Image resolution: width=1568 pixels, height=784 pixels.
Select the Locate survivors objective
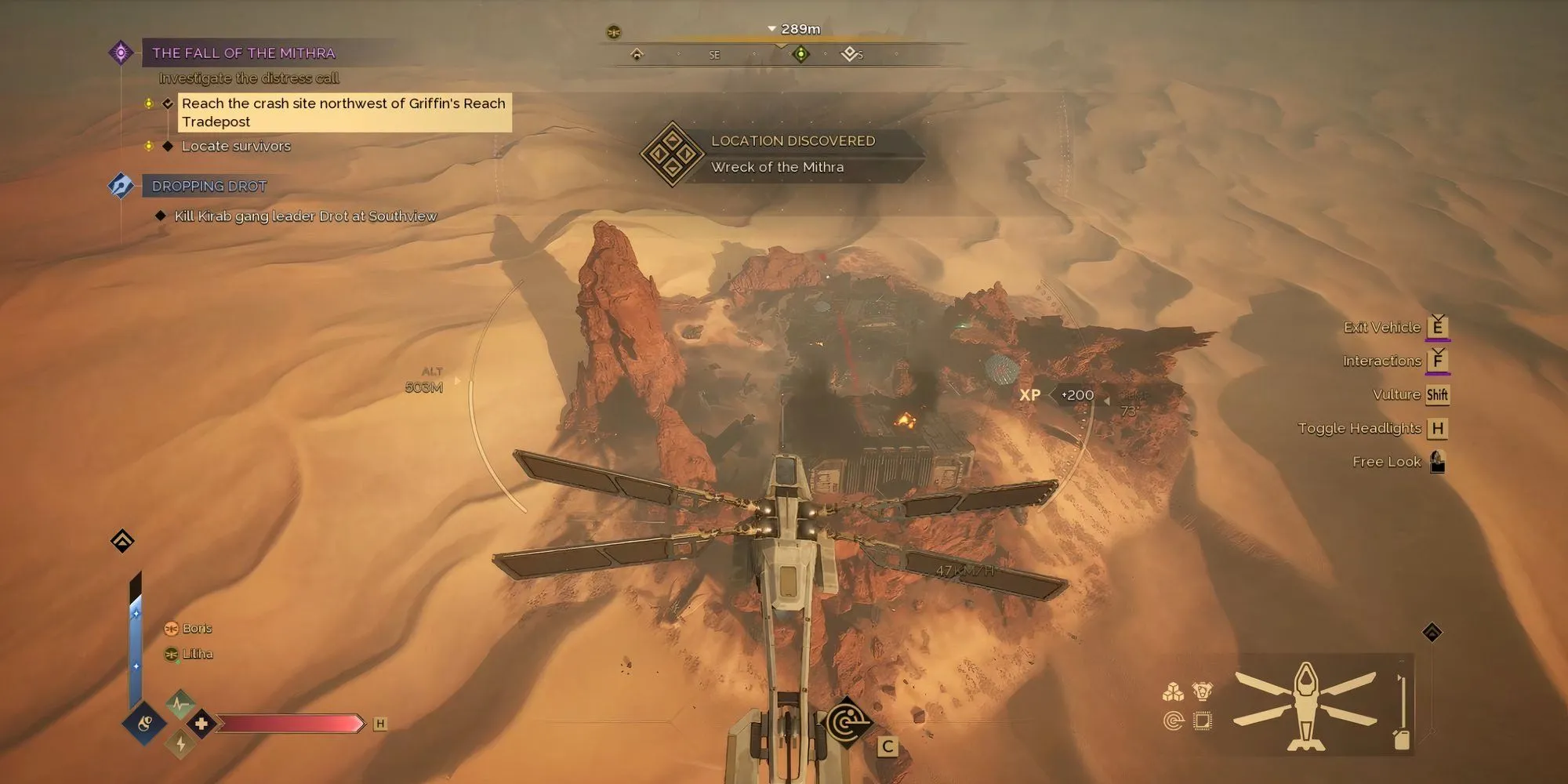point(236,147)
